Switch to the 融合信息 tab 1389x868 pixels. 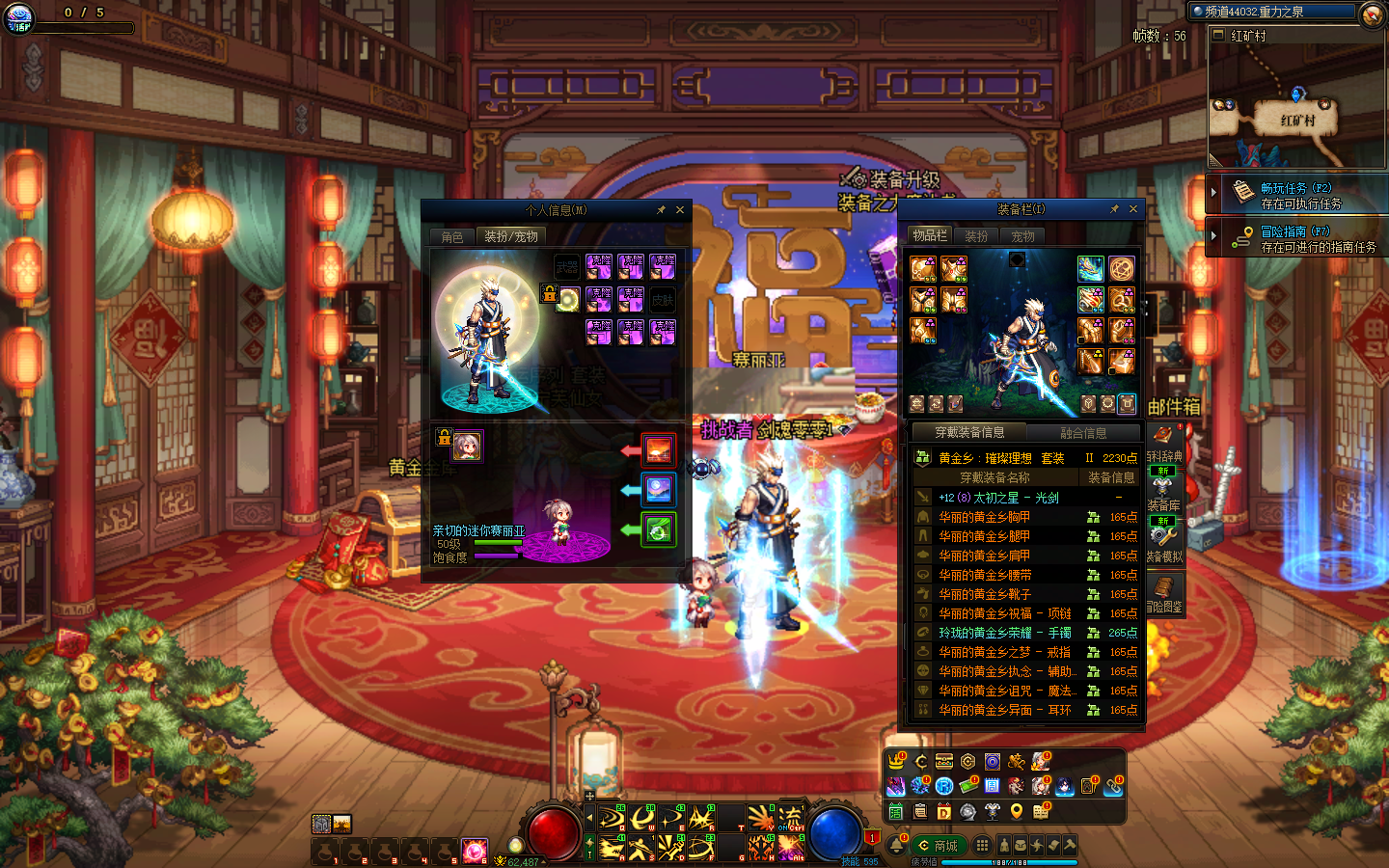[x=1083, y=433]
